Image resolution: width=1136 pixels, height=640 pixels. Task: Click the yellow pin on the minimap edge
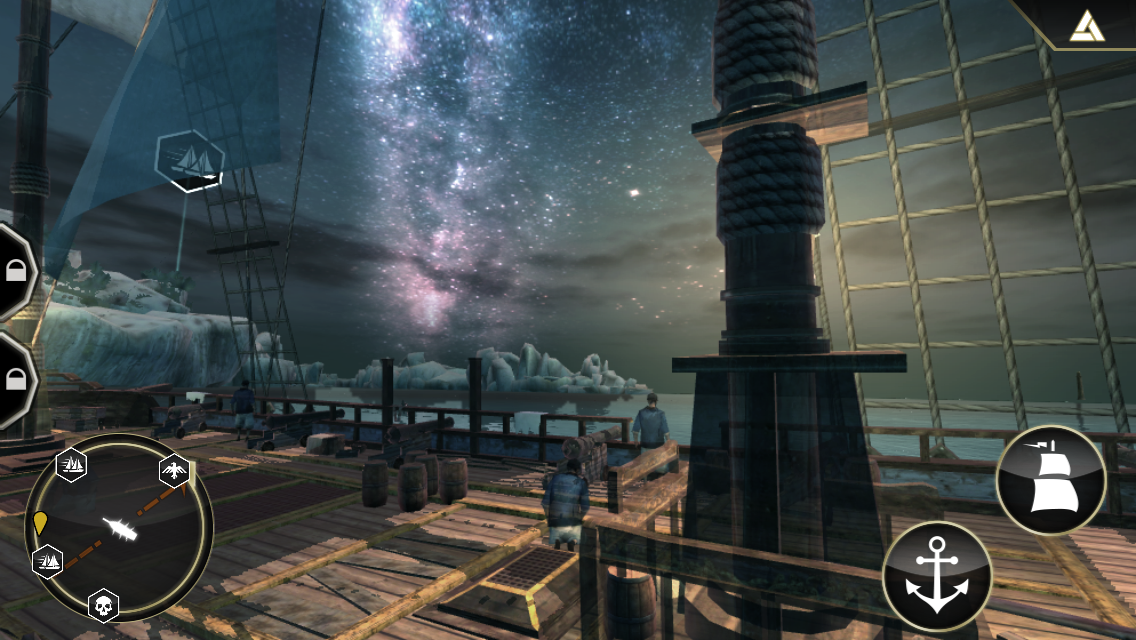pyautogui.click(x=40, y=522)
